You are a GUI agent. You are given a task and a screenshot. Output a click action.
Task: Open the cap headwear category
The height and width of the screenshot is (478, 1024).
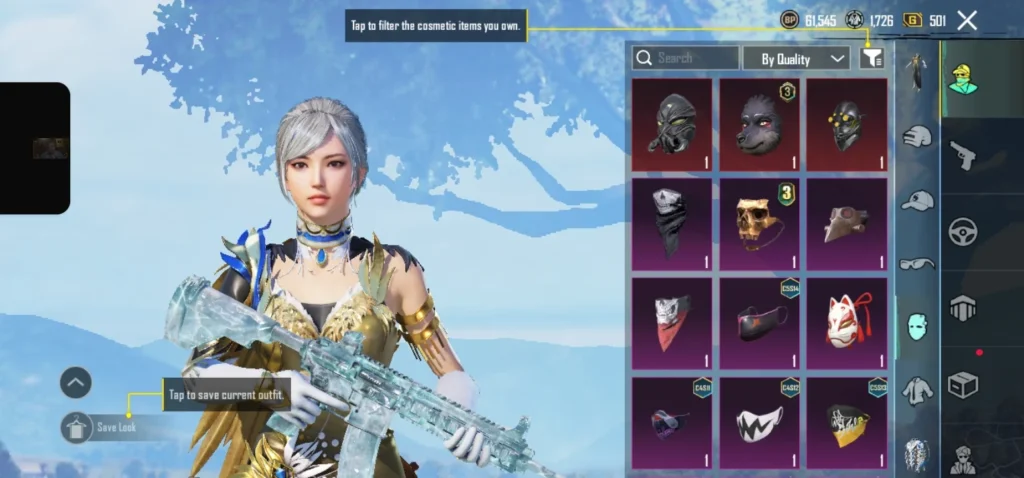[x=917, y=201]
